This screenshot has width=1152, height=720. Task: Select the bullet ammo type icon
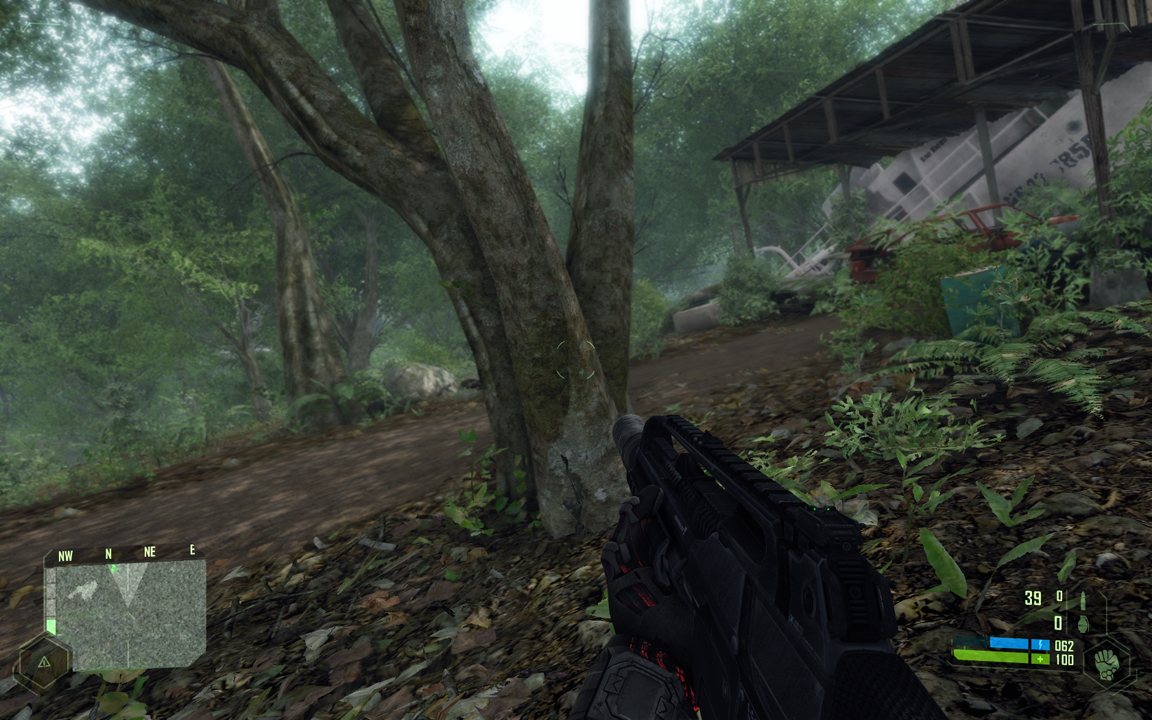[1085, 600]
